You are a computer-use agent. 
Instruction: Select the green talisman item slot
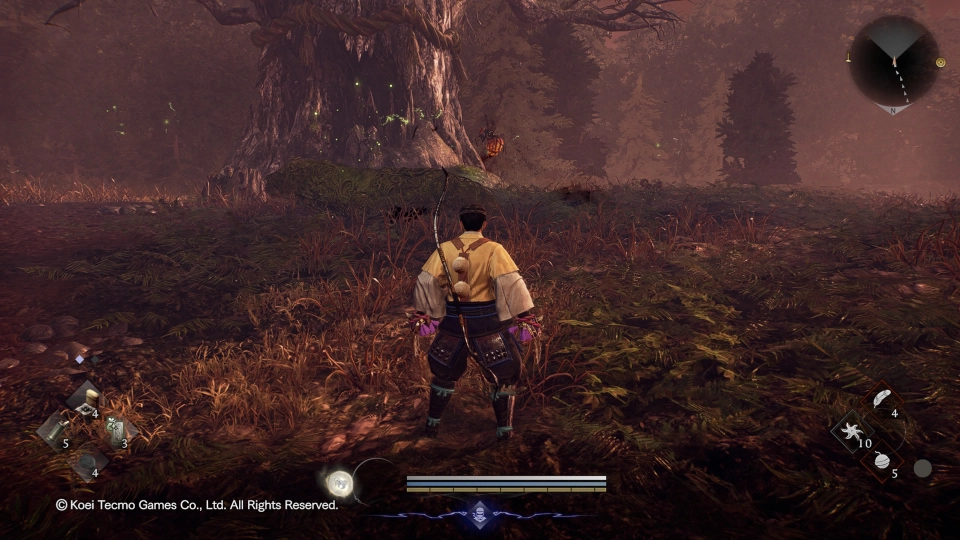(x=116, y=430)
